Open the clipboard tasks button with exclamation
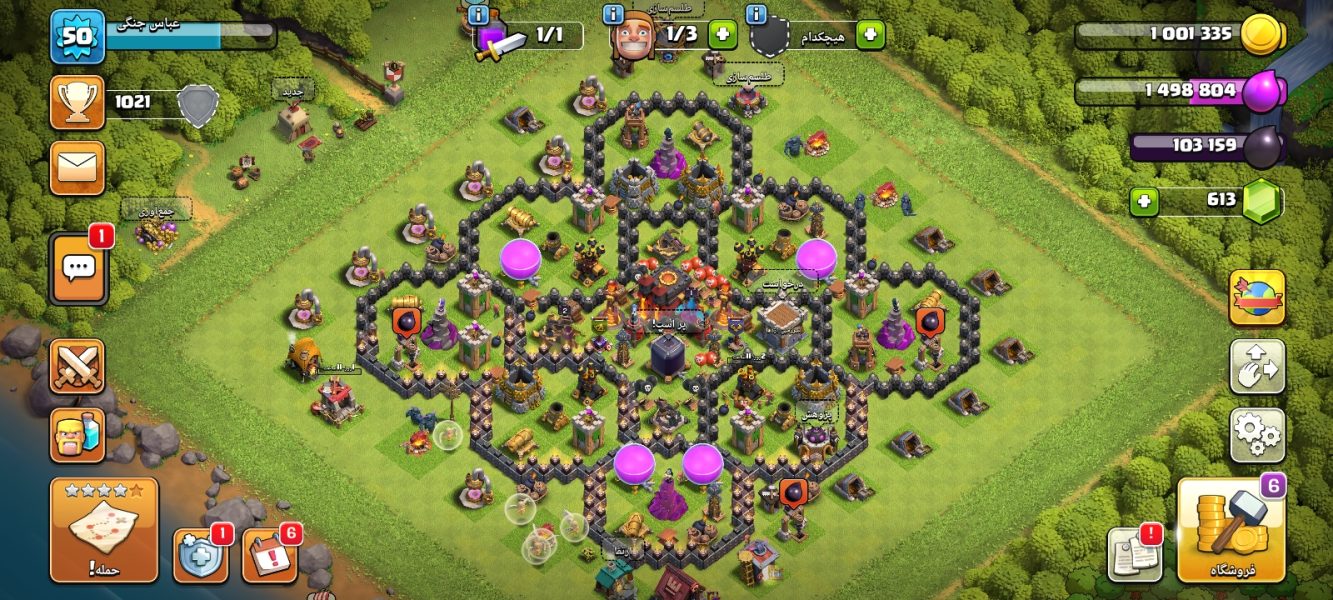 tap(1135, 554)
